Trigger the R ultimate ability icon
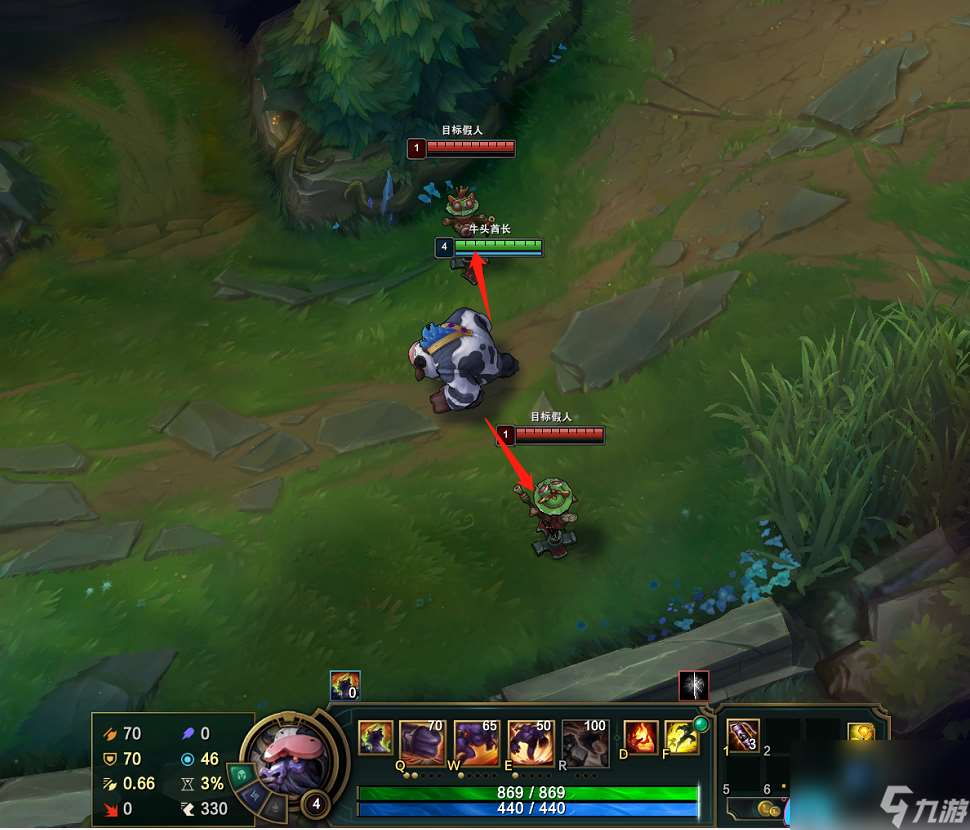This screenshot has width=970, height=830. [x=585, y=743]
